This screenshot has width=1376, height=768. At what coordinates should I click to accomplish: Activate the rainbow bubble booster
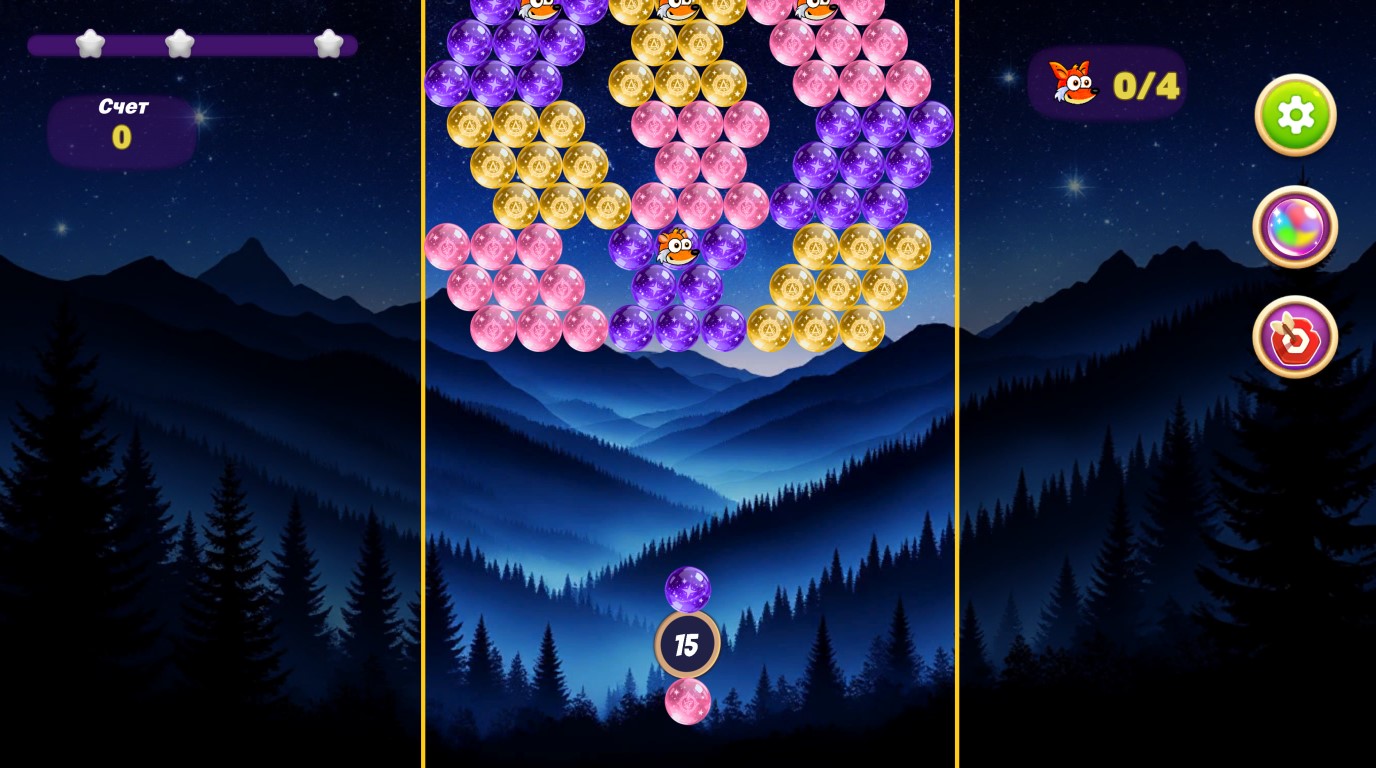click(x=1295, y=227)
